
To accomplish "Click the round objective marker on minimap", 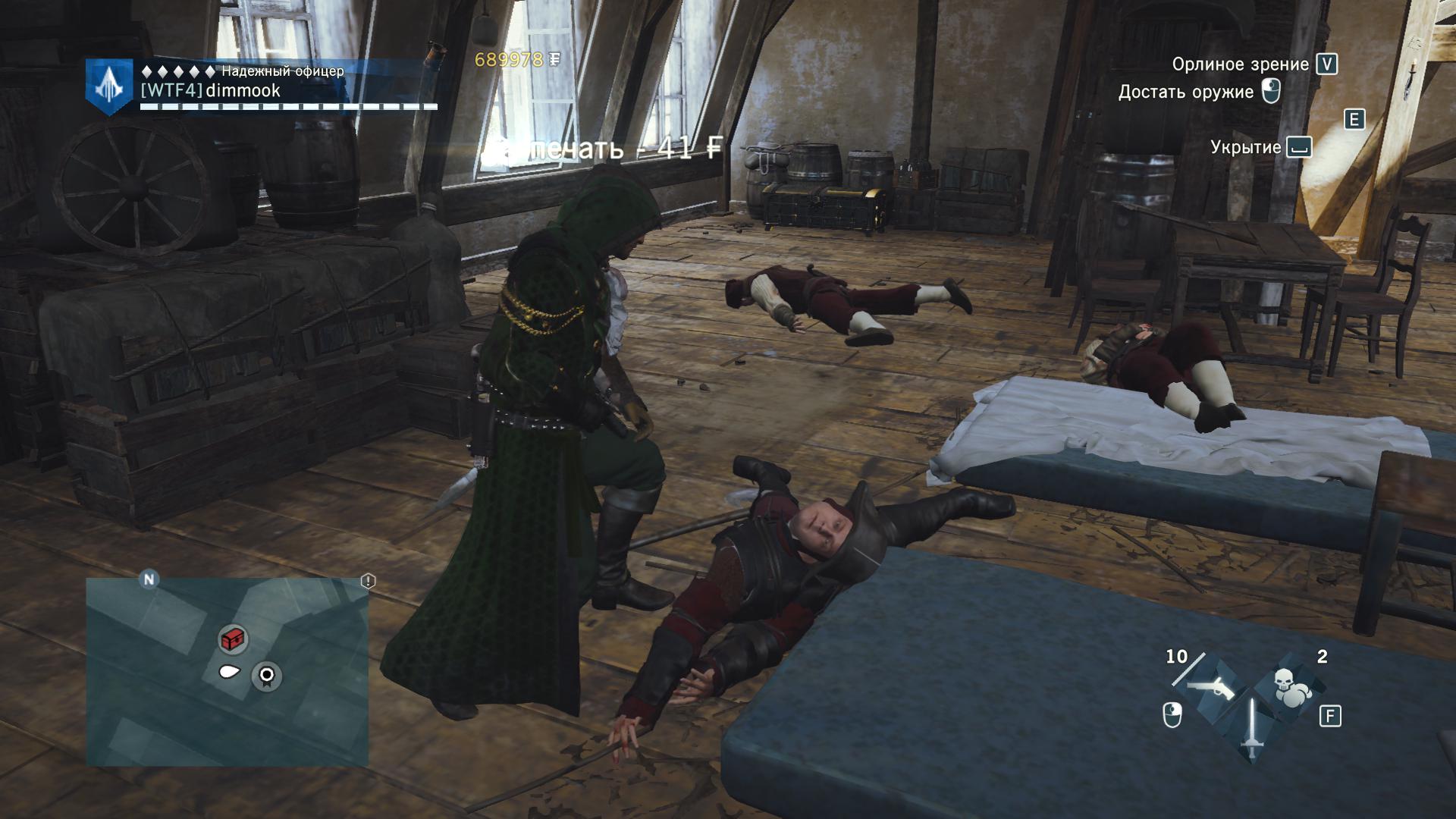I will coord(266,675).
